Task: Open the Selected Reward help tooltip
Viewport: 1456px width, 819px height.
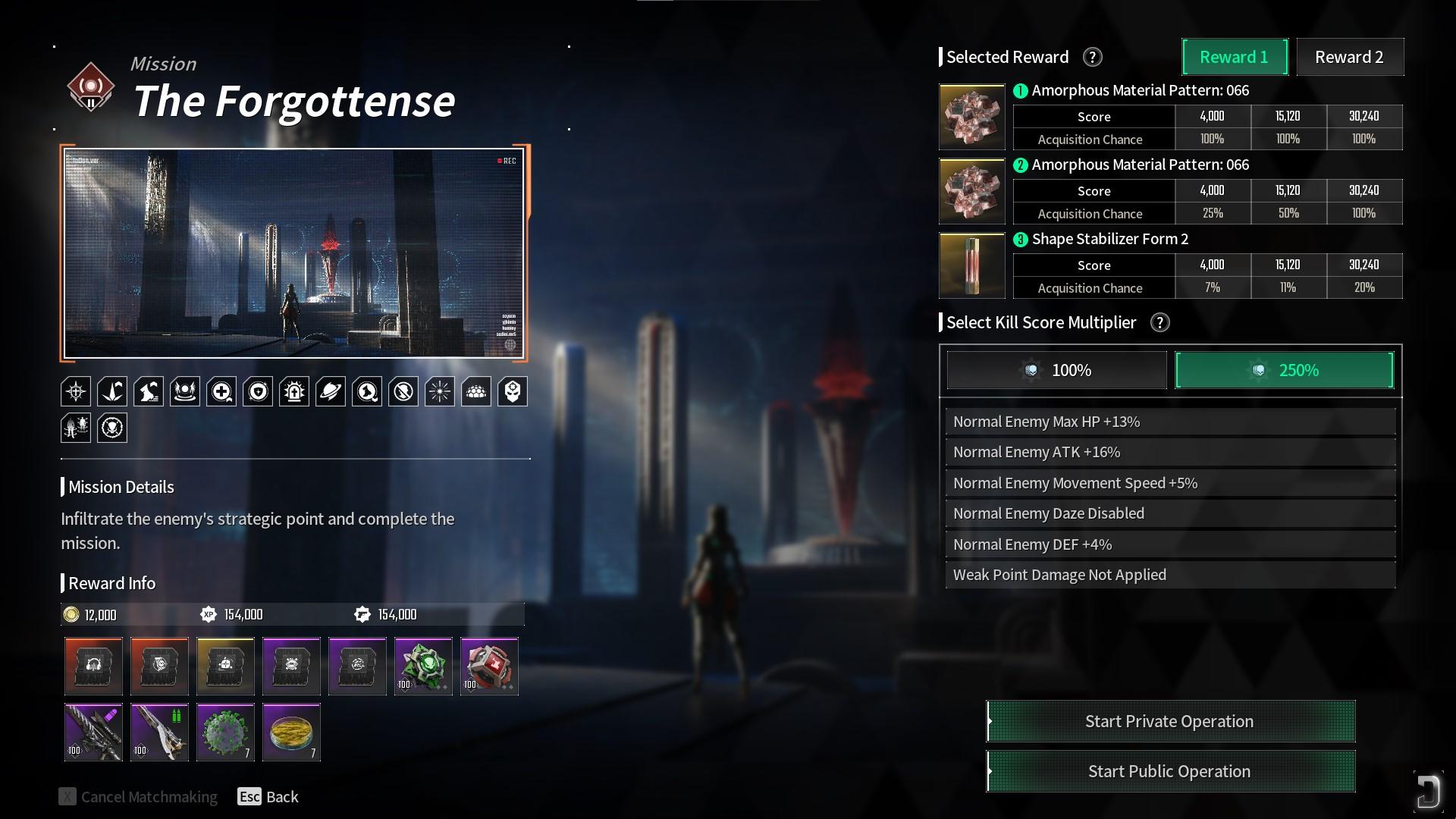Action: [1092, 57]
